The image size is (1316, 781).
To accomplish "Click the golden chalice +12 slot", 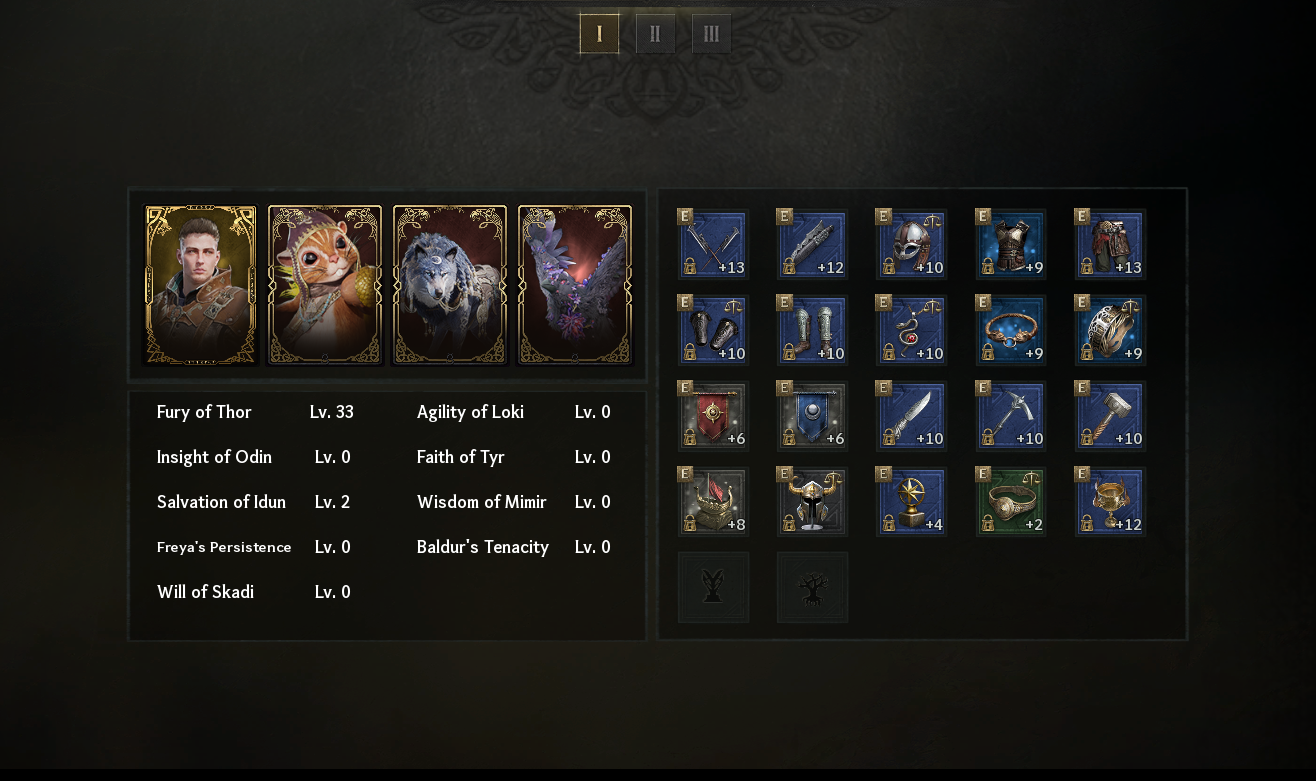I will tap(1110, 502).
